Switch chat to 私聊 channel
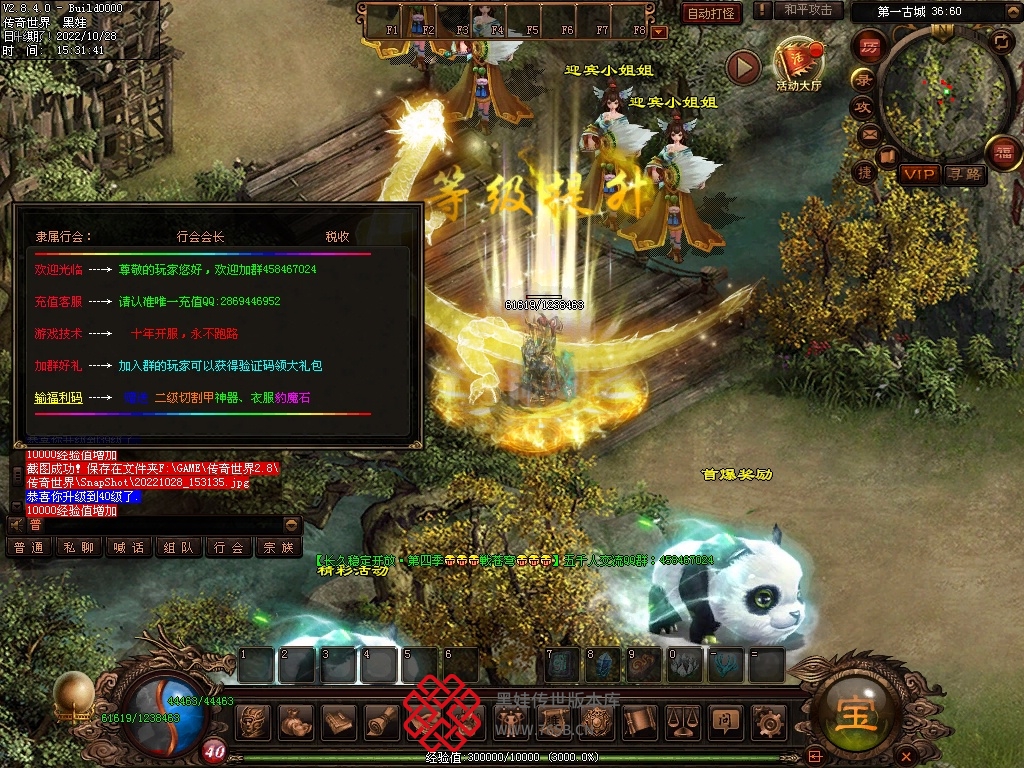This screenshot has height=768, width=1024. [79, 548]
